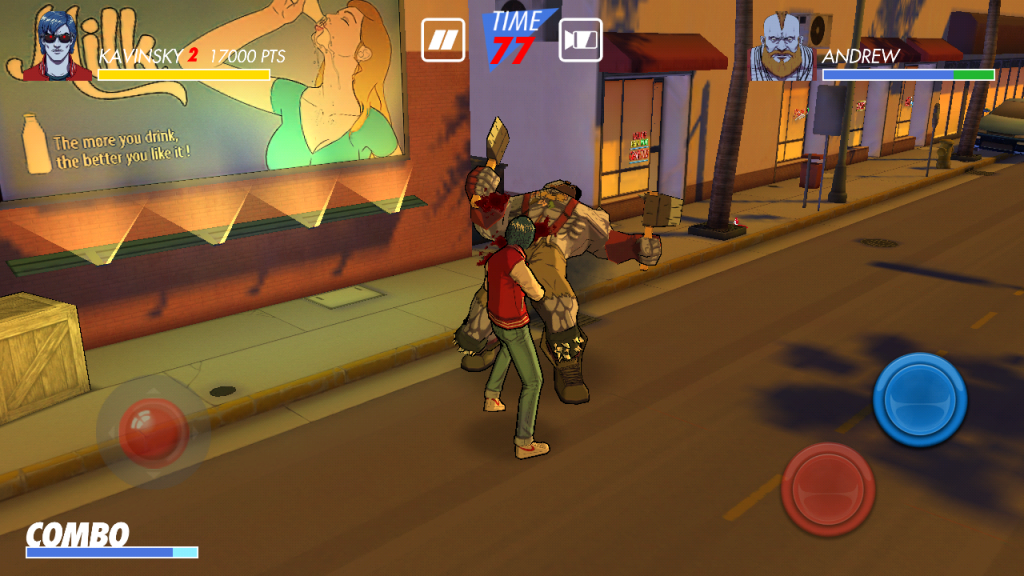1024x576 pixels.
Task: Hit the blue attack button
Action: click(919, 400)
